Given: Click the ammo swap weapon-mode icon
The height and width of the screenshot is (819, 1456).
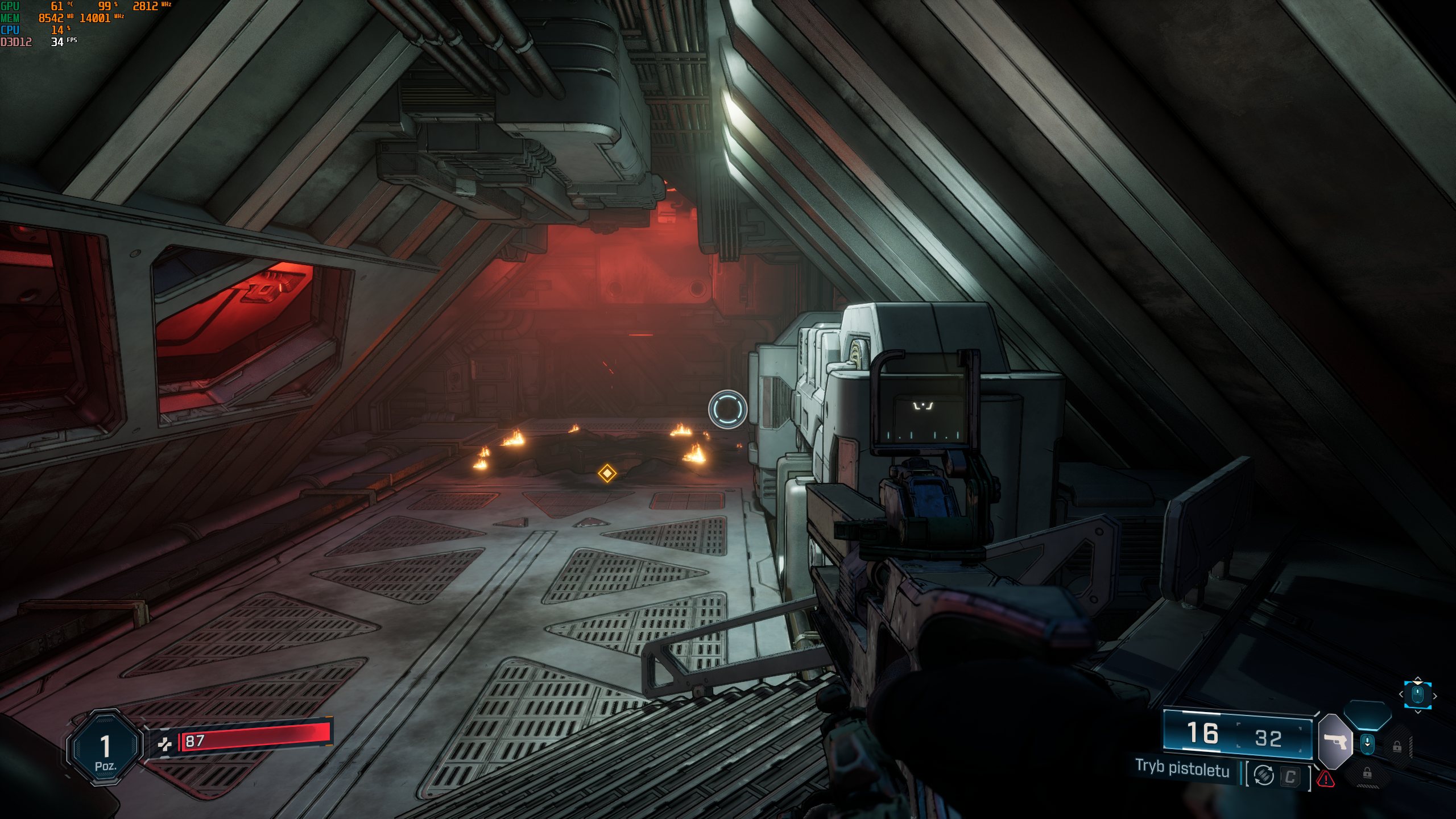Looking at the screenshot, I should [x=1264, y=775].
